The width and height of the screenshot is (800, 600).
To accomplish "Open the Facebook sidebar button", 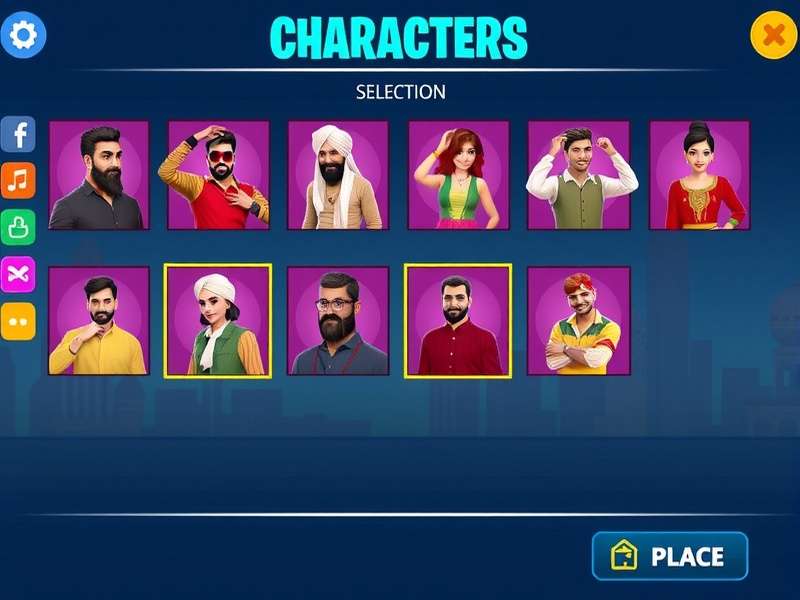I will [18, 134].
